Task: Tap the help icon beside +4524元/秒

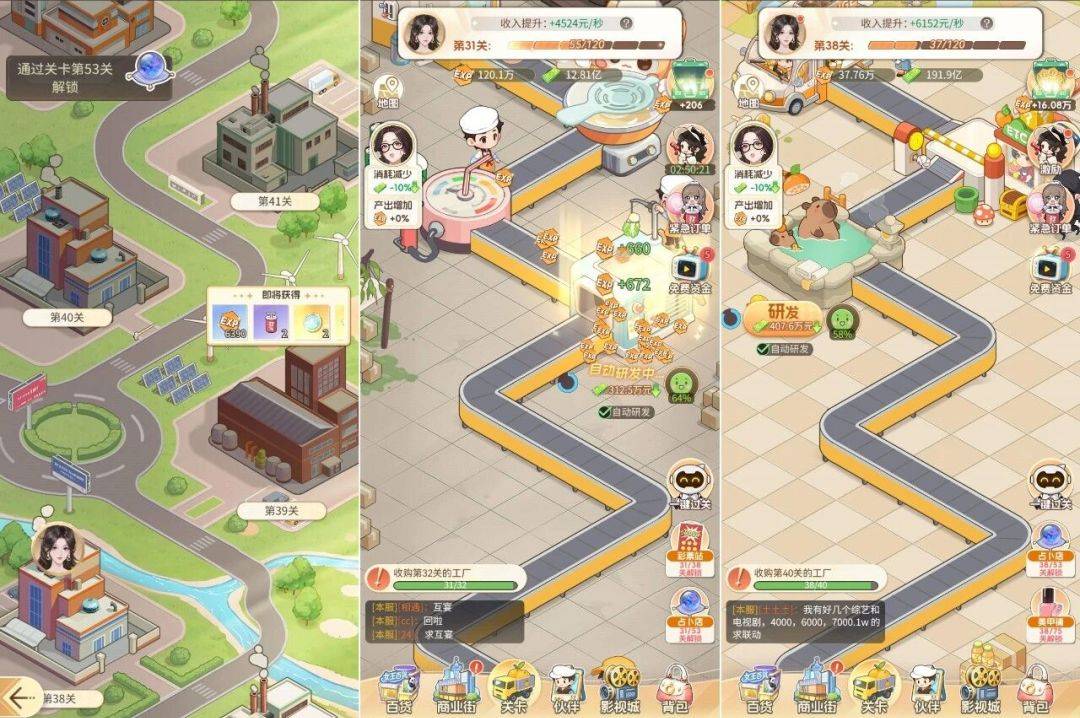Action: (625, 23)
